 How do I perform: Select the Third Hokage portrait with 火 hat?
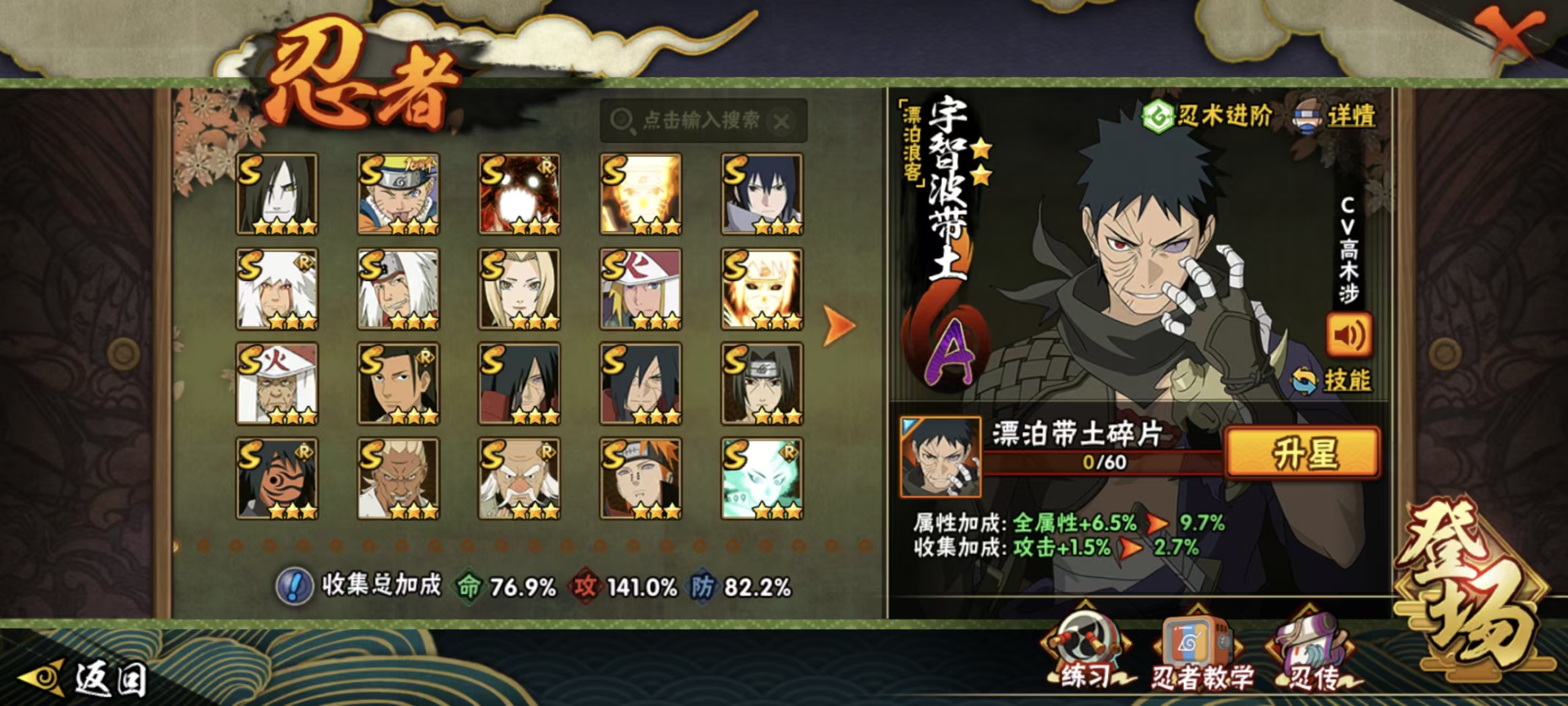point(277,383)
